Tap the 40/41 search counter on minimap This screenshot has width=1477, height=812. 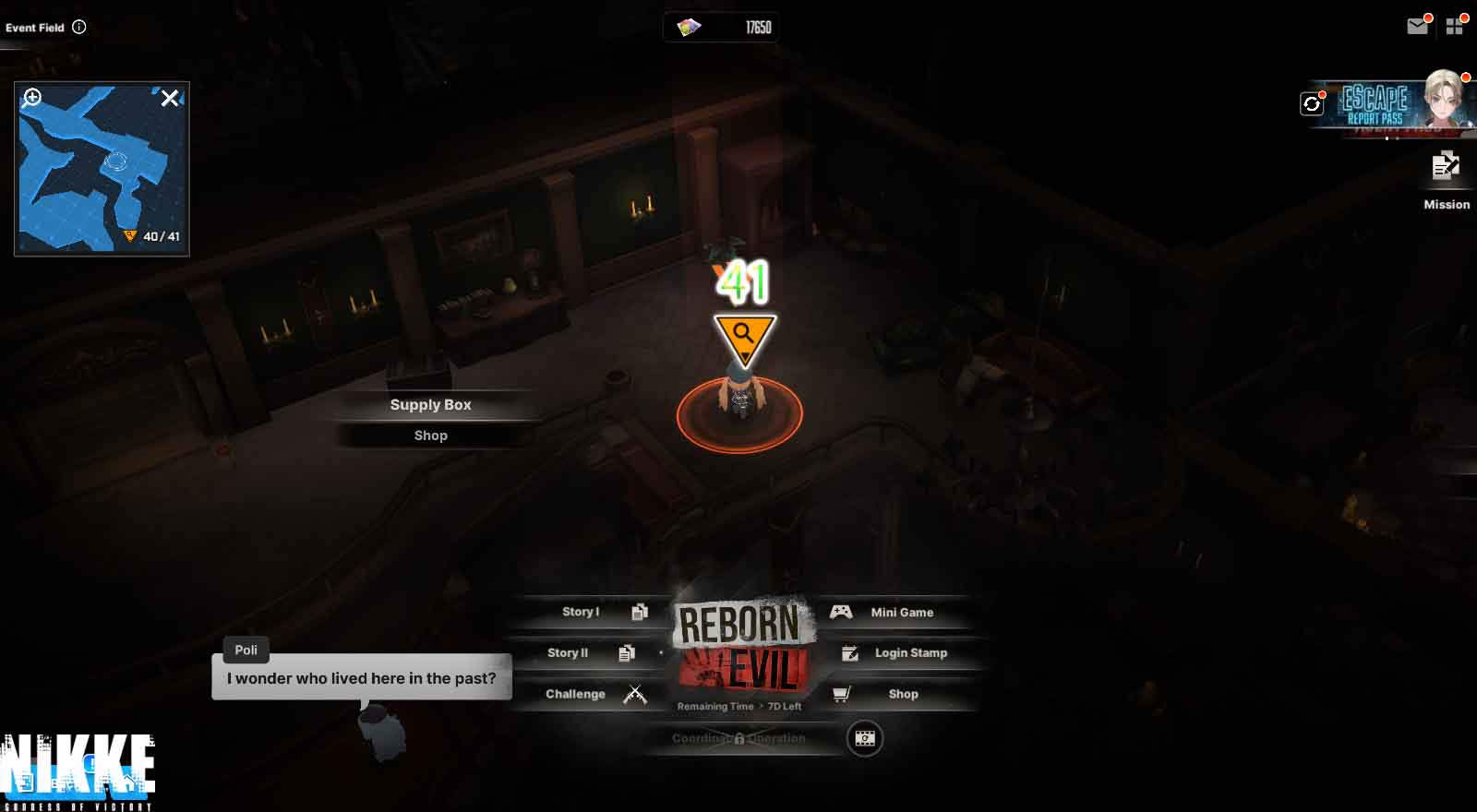pos(153,236)
